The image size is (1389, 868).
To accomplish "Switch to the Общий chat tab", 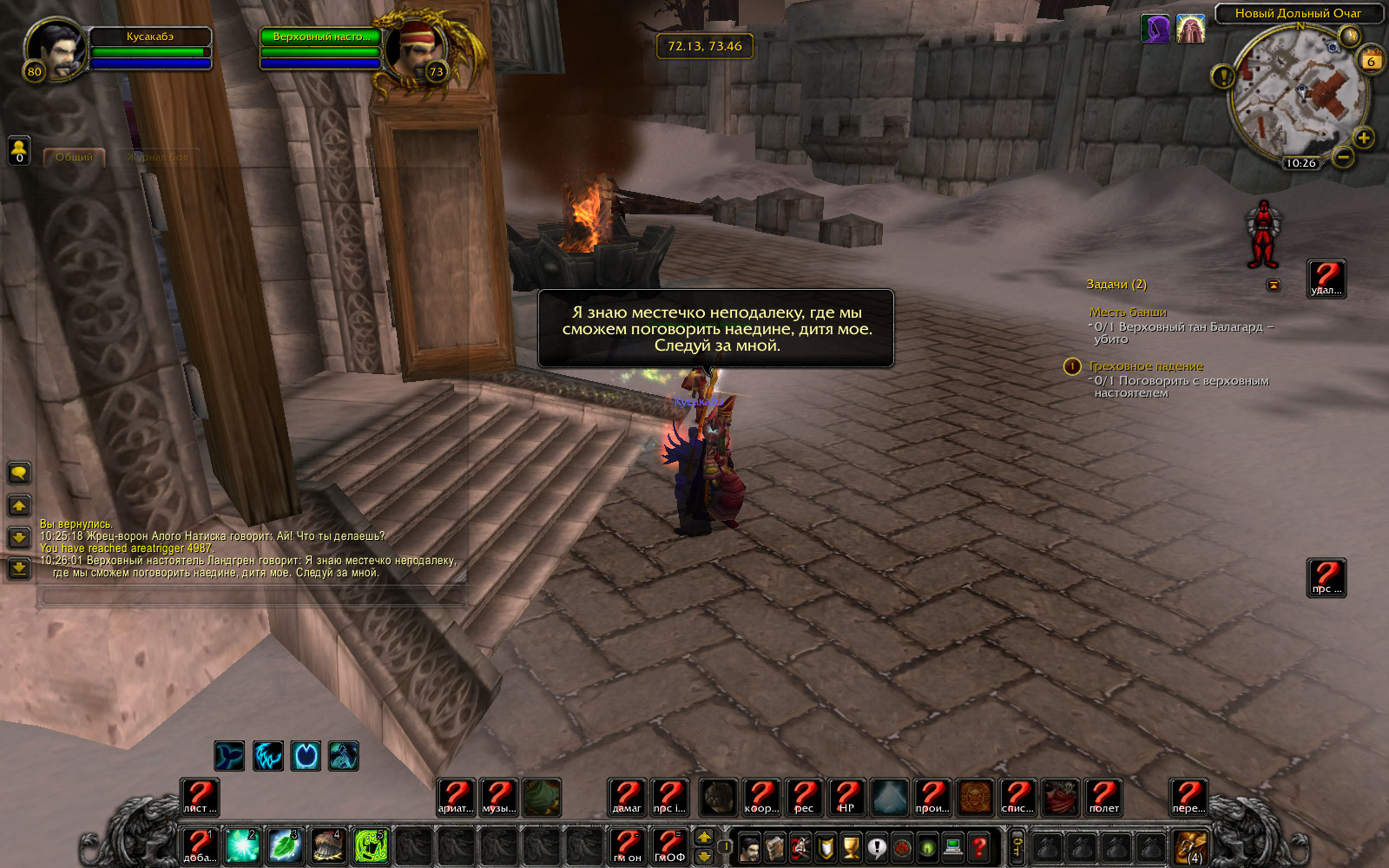I will [x=74, y=157].
